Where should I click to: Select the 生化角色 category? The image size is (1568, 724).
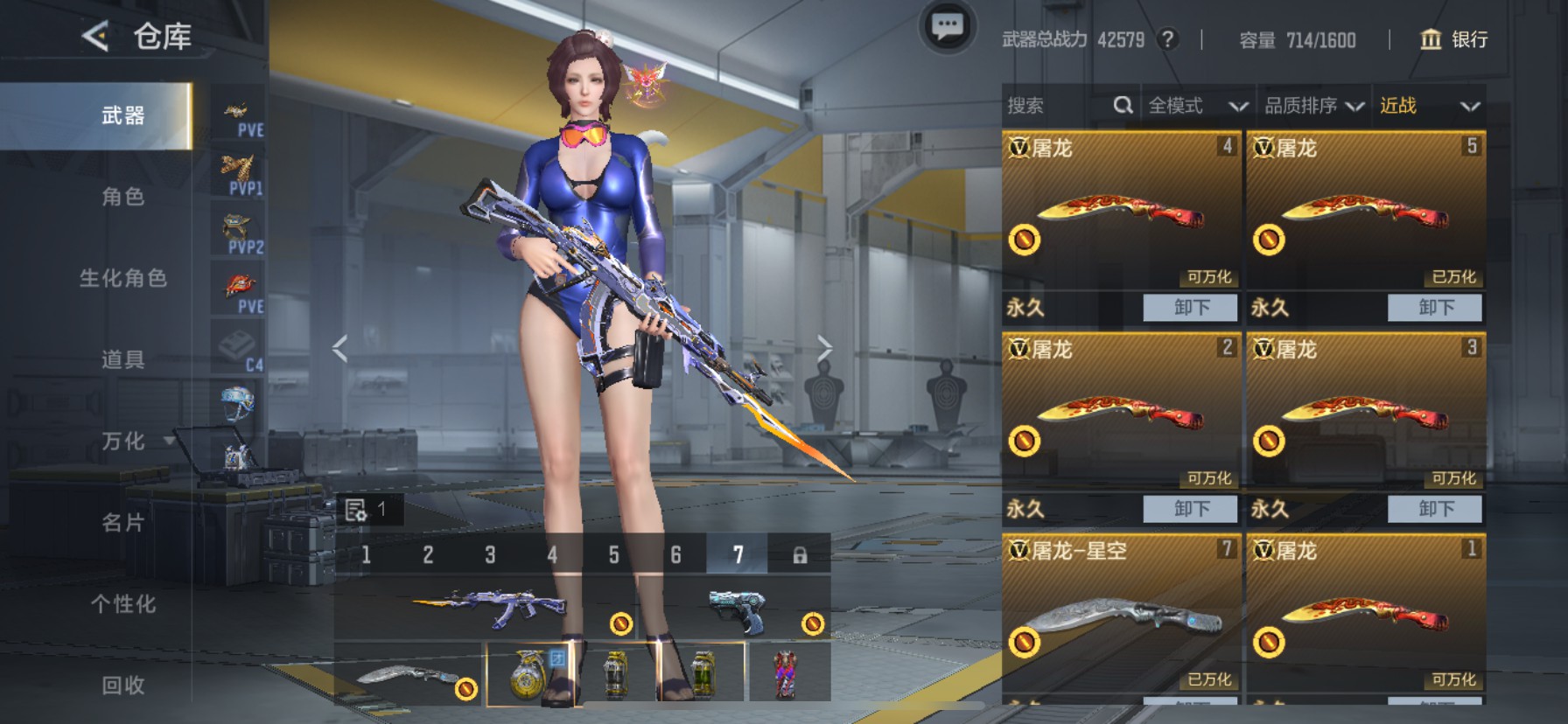(x=122, y=278)
